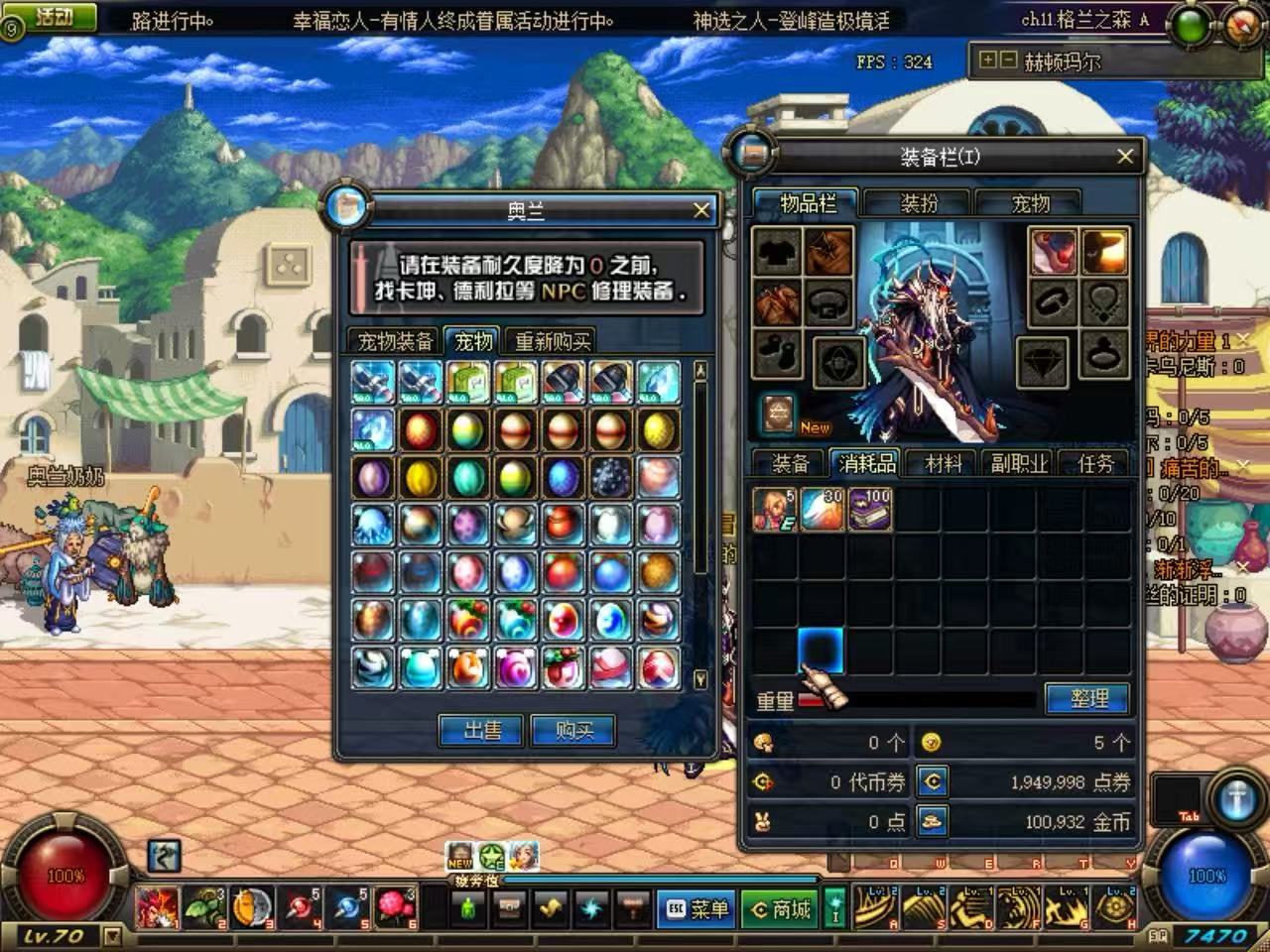Switch to the 装扮 avatar tab
1270x952 pixels.
[919, 203]
